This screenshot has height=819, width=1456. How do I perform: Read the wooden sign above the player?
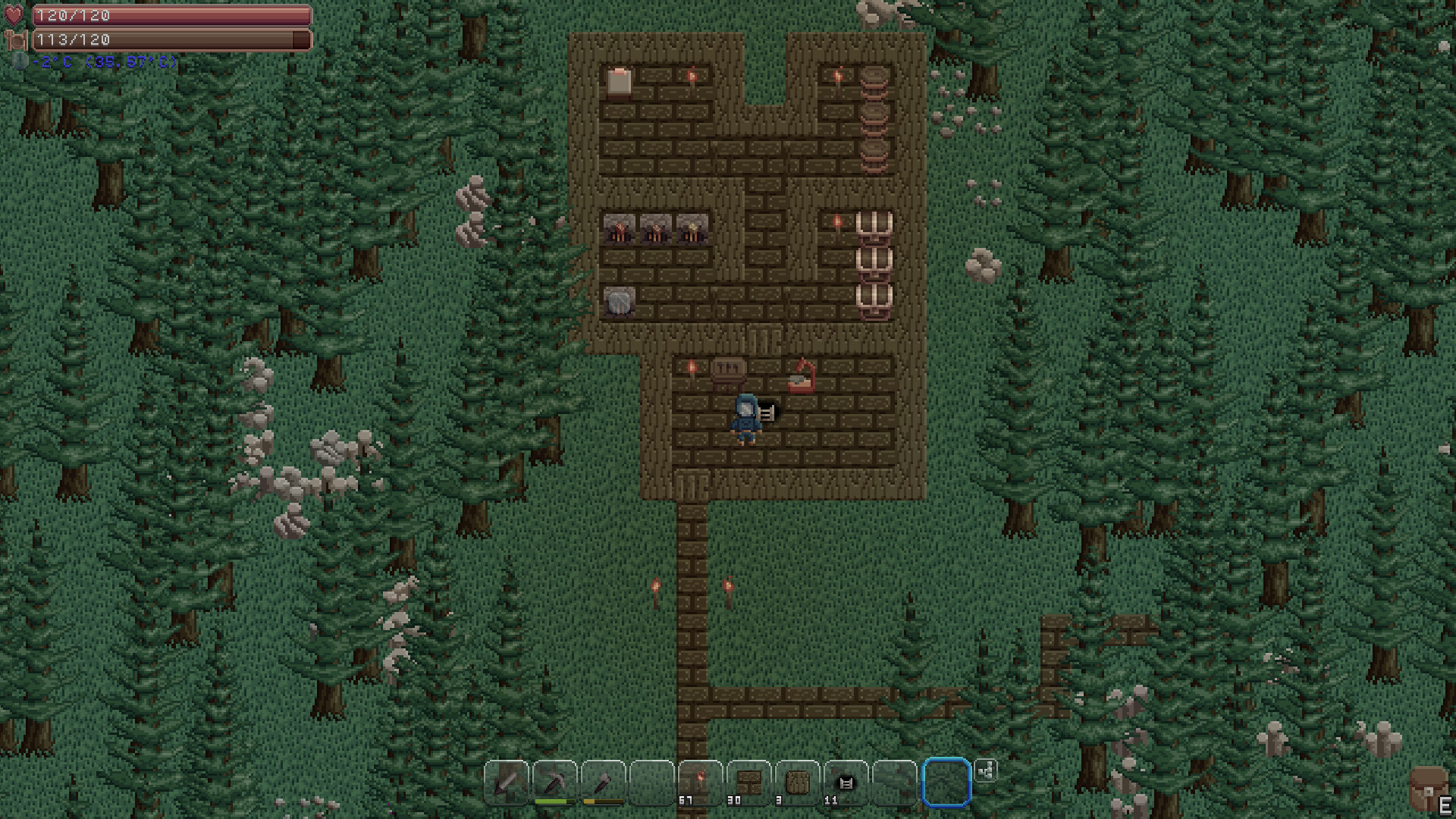click(730, 368)
